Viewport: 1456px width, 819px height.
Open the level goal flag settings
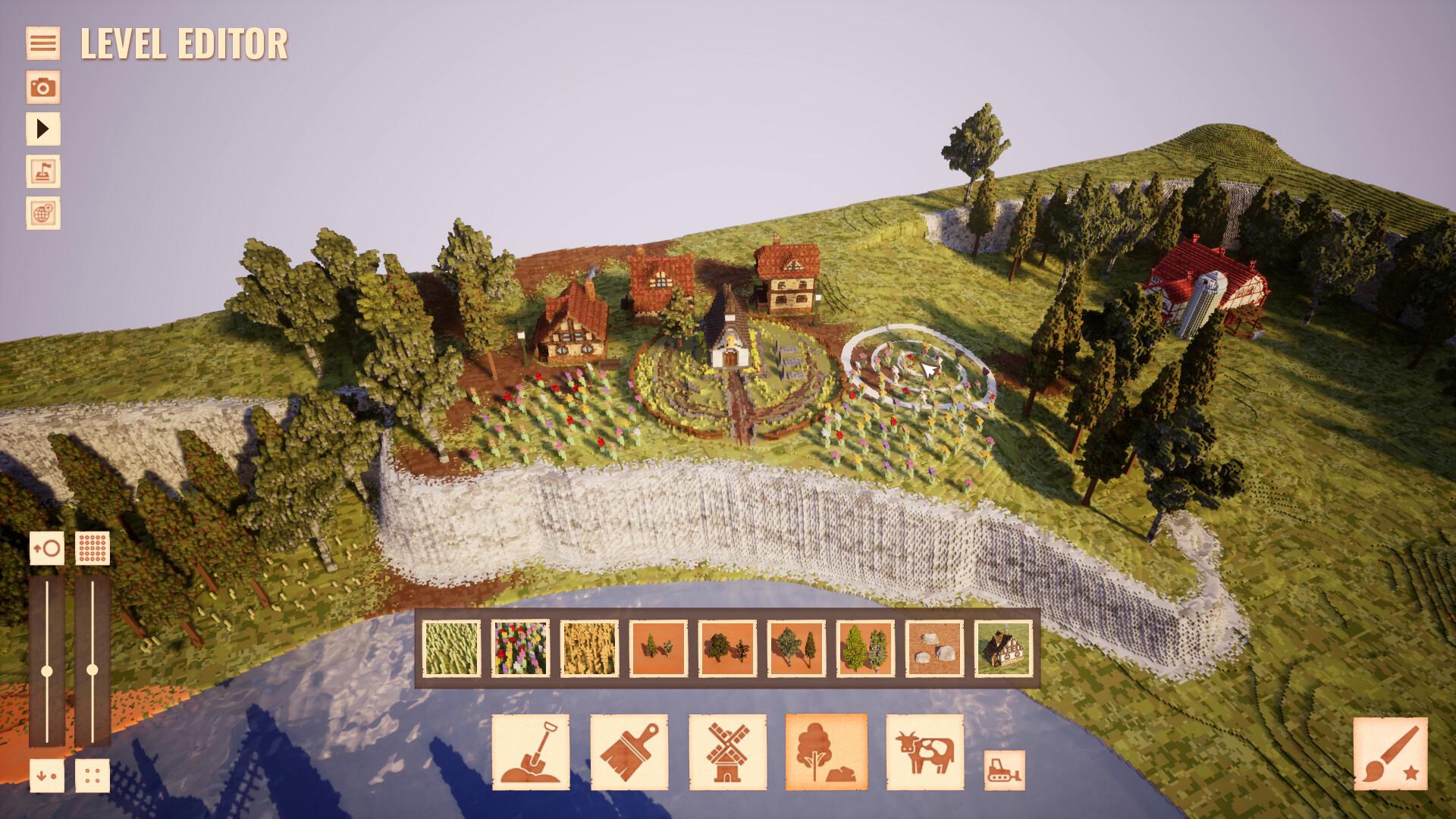43,172
